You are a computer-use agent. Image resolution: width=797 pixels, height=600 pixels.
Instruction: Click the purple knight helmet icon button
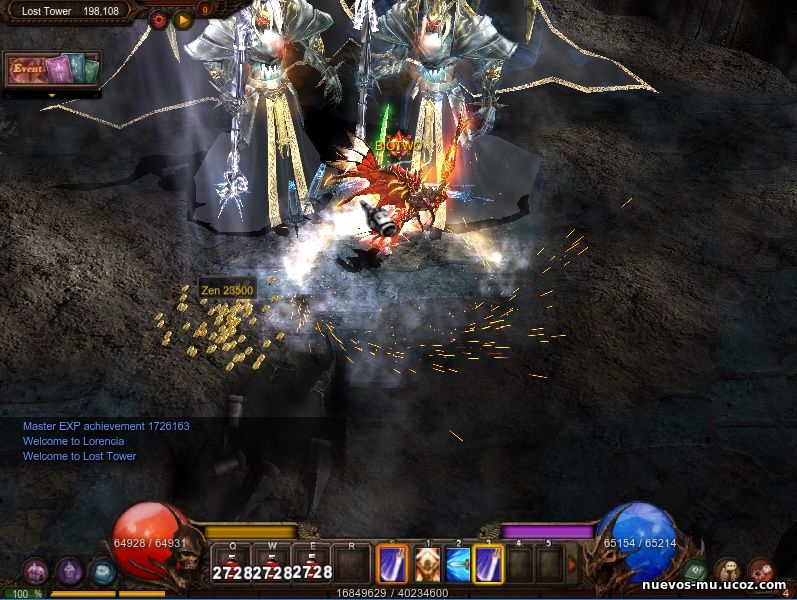pyautogui.click(x=69, y=571)
